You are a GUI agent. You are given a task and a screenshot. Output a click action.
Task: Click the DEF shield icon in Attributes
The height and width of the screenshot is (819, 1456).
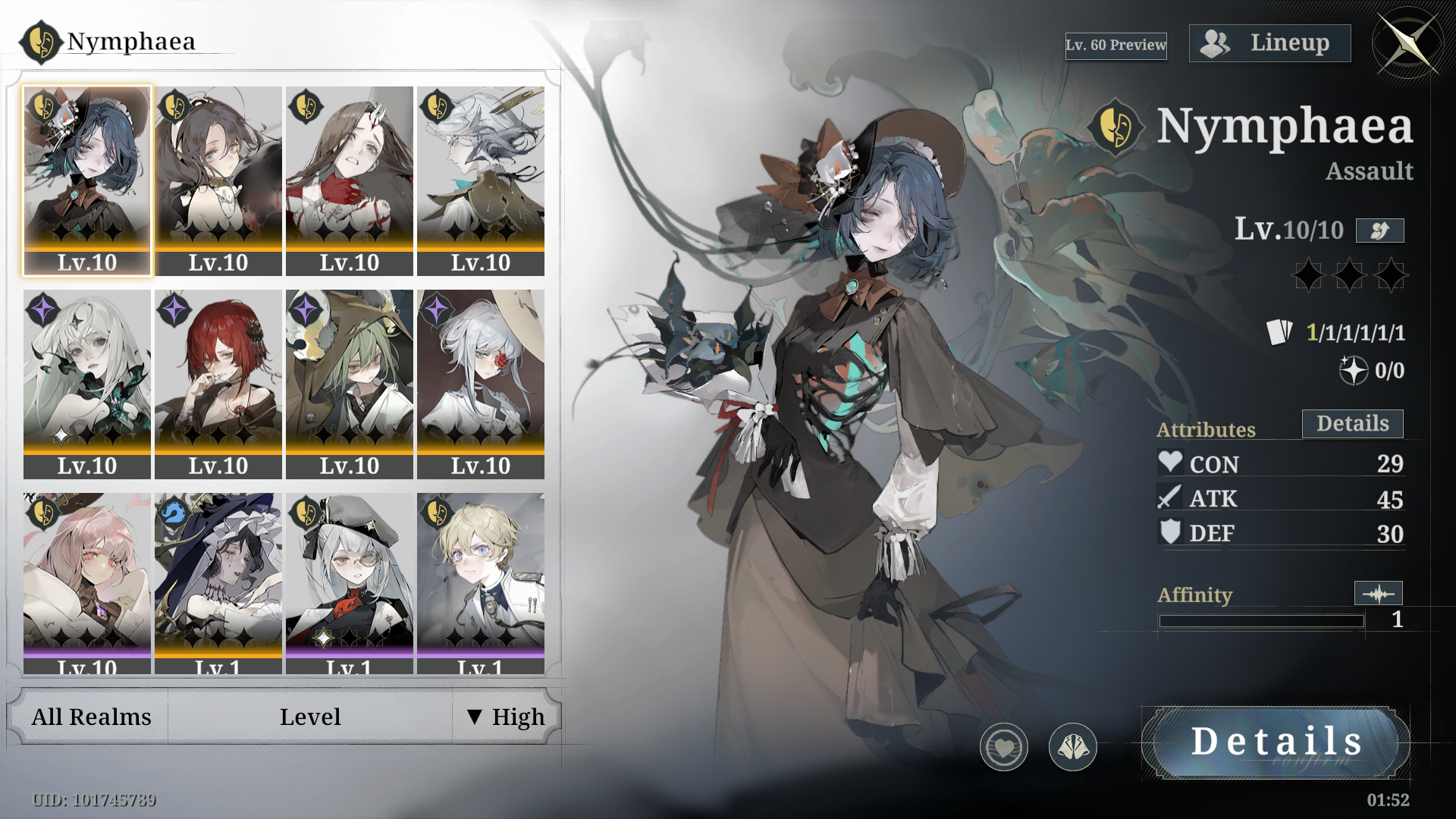(x=1170, y=532)
